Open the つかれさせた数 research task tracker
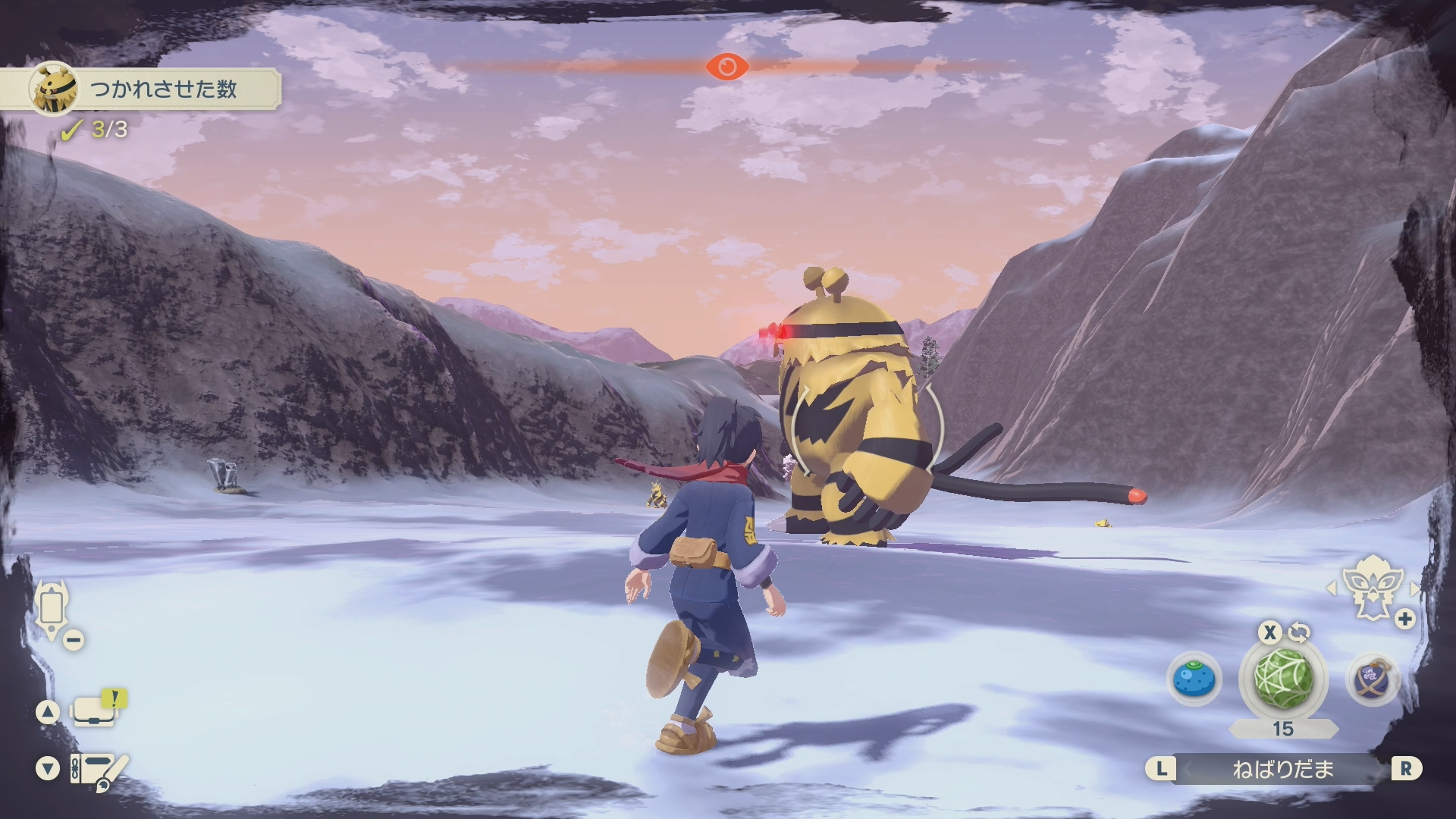Screen dimensions: 1456x819 tap(163, 89)
